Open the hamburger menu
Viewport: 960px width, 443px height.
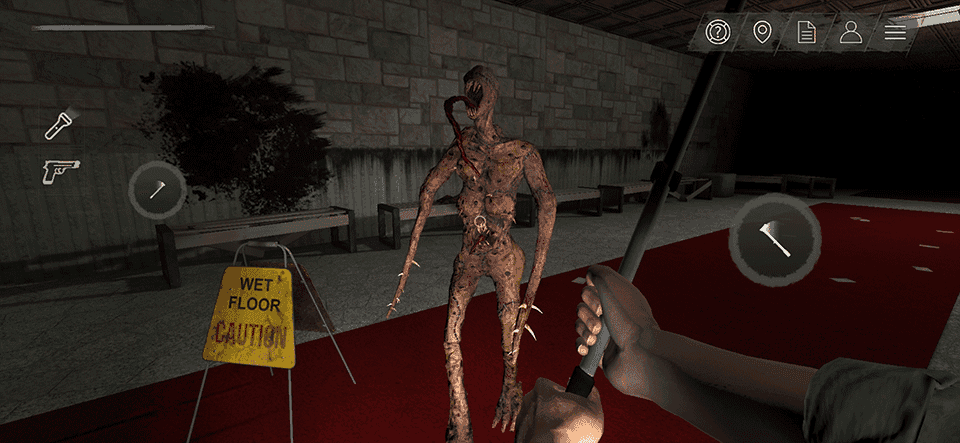tap(895, 33)
